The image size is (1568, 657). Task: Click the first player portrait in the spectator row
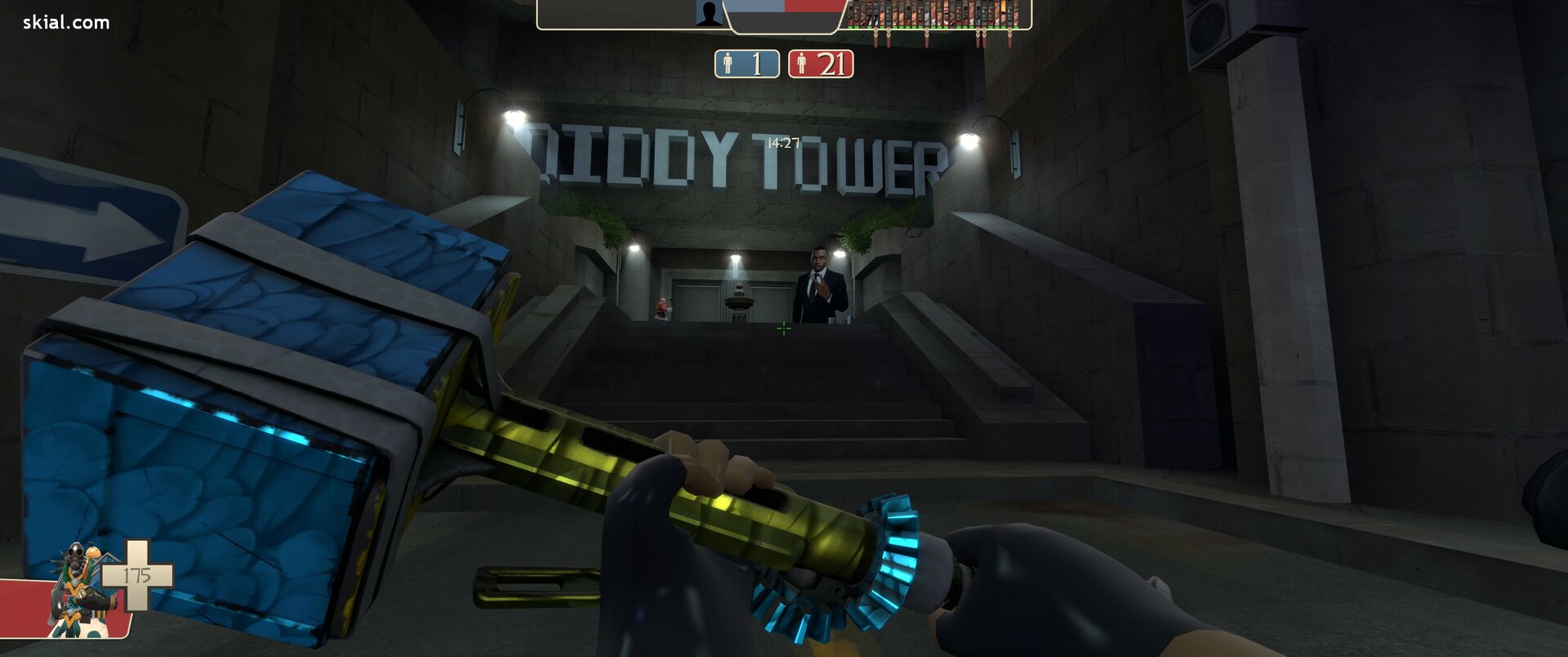coord(851,12)
